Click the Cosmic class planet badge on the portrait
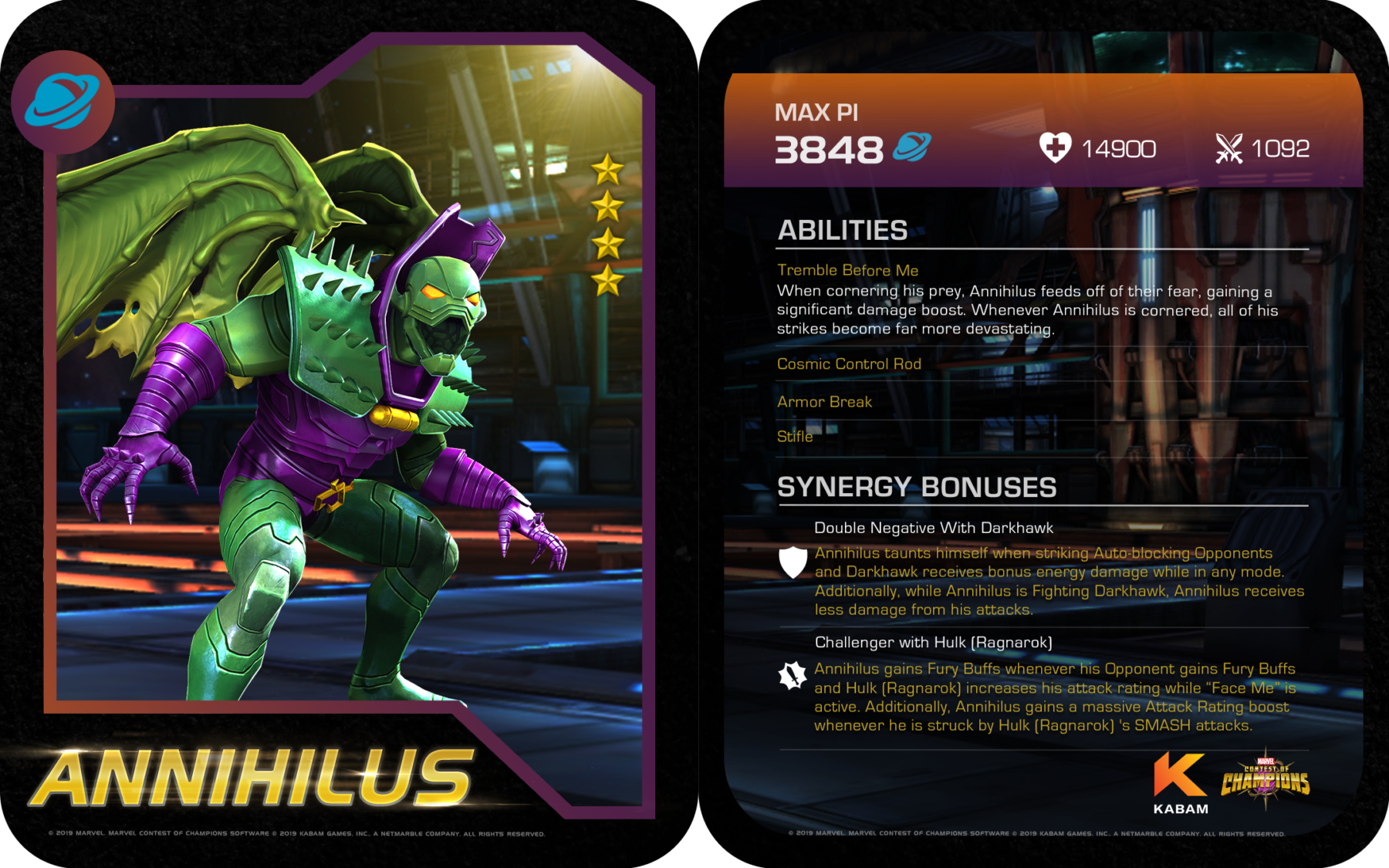1389x868 pixels. (x=63, y=102)
